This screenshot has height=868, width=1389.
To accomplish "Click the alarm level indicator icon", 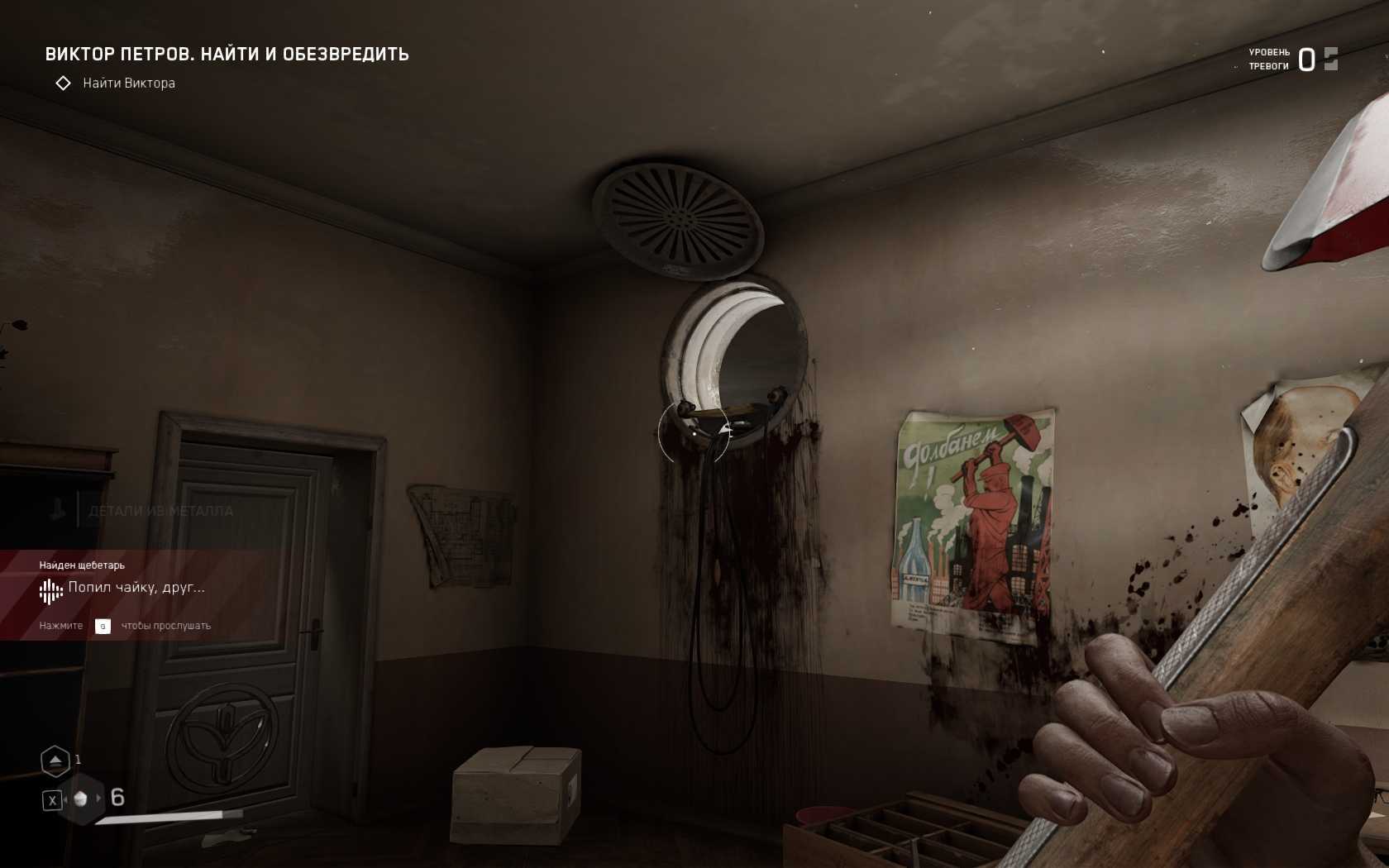I will [1330, 60].
